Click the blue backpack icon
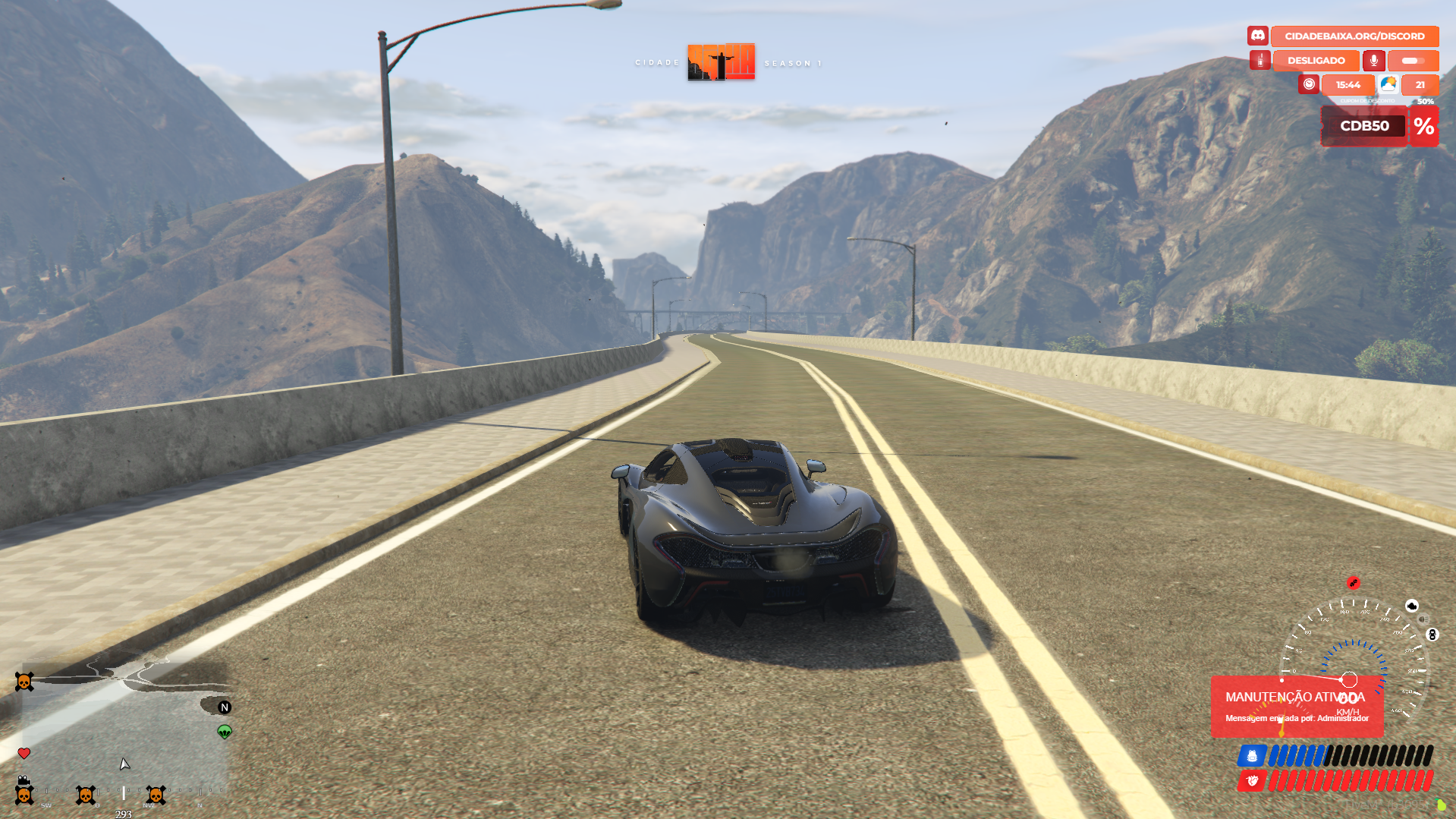The width and height of the screenshot is (1456, 819). tap(1252, 756)
